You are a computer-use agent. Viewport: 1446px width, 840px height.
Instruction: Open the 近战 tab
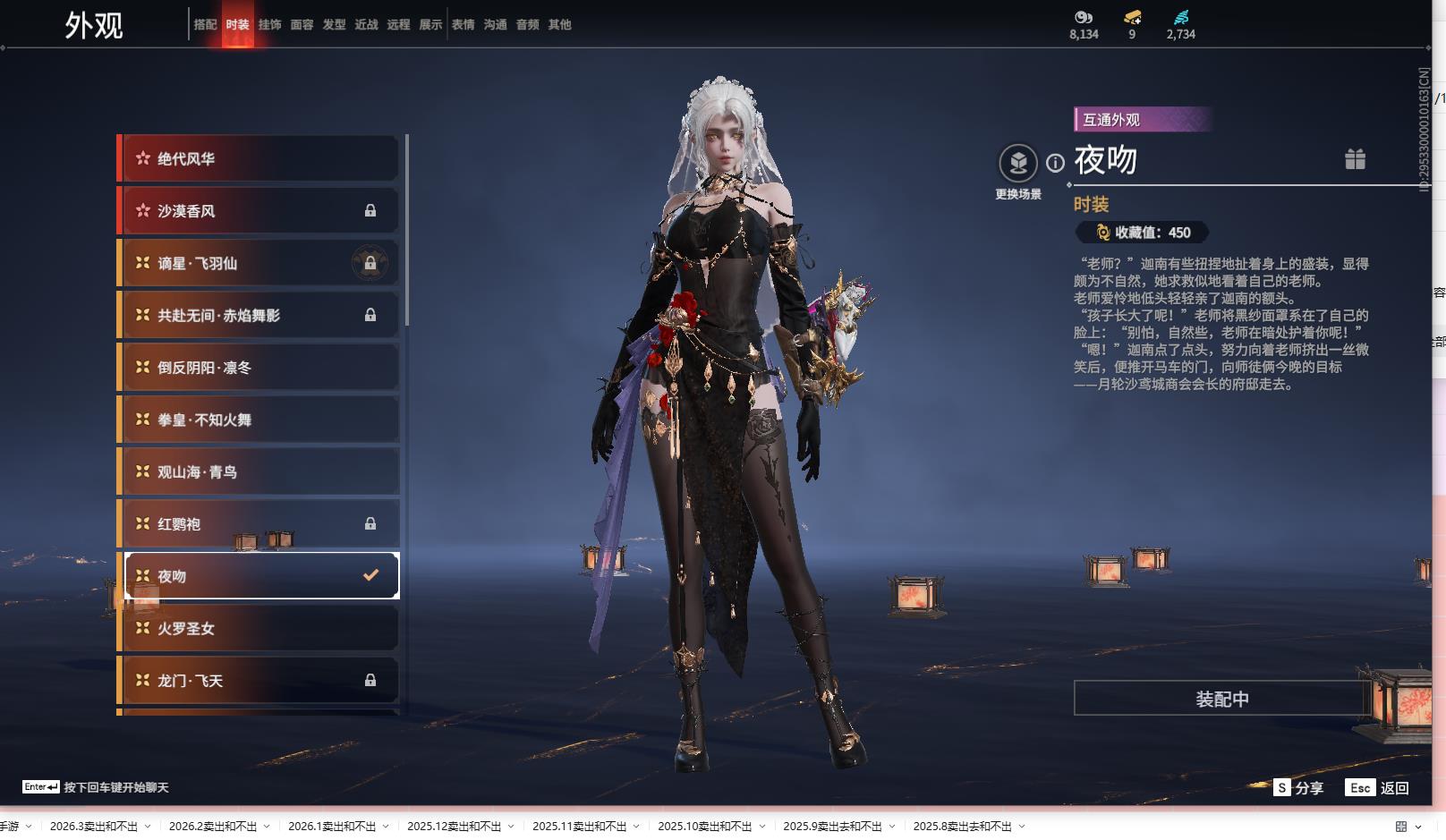coord(366,25)
